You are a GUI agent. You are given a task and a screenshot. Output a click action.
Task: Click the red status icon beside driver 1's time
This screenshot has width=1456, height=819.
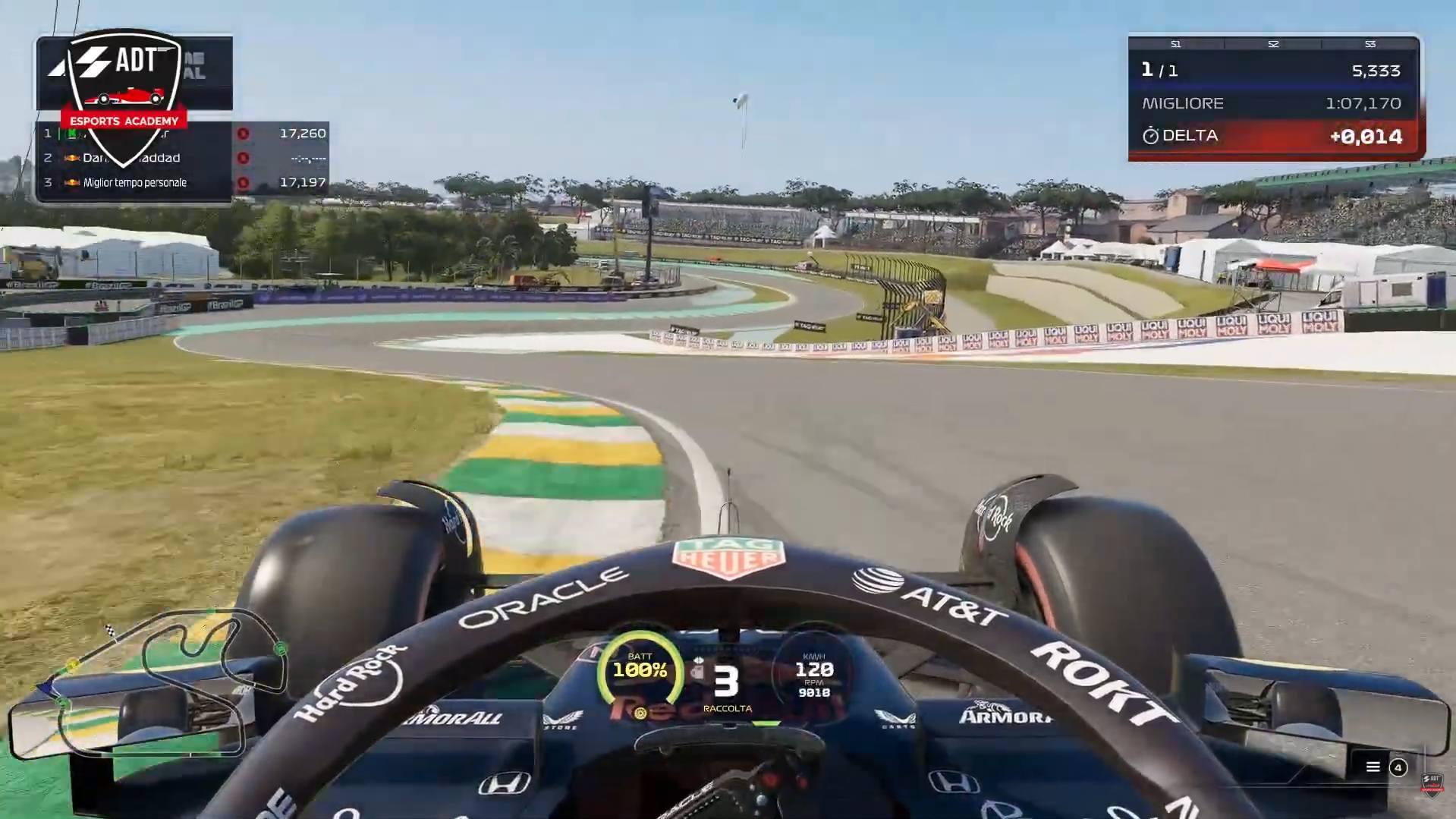tap(243, 134)
